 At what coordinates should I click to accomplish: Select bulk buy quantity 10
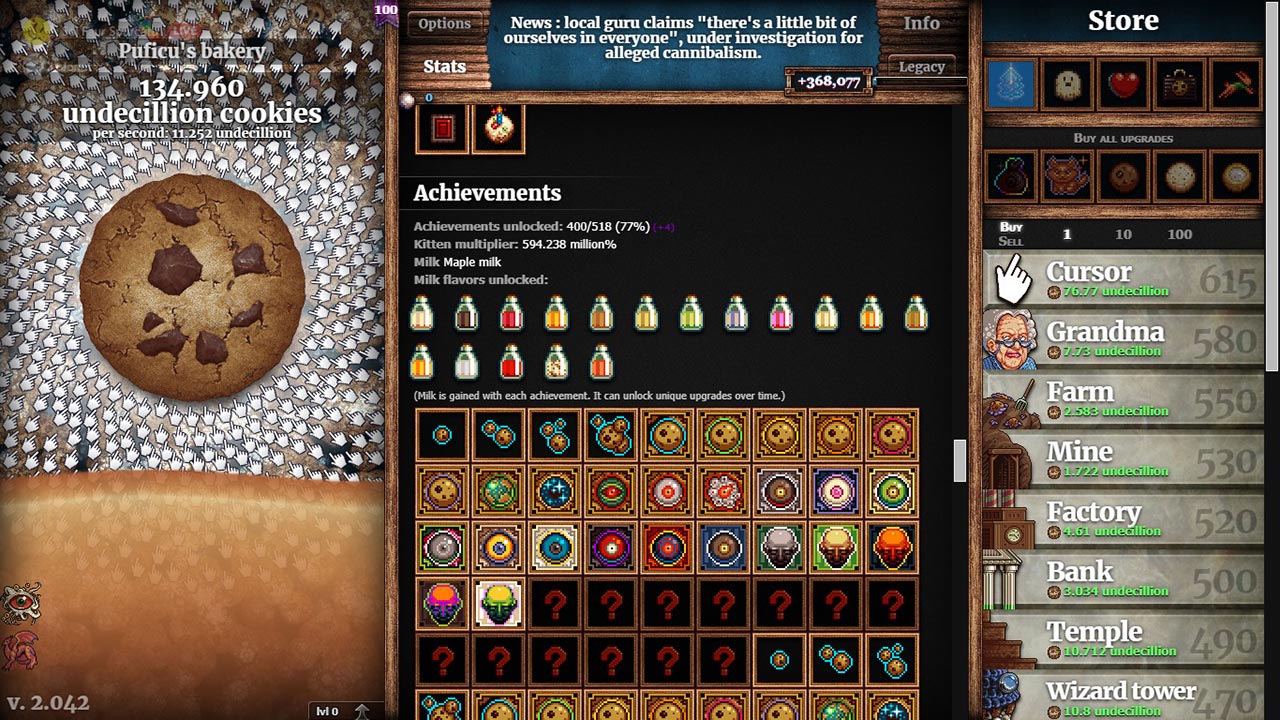click(1123, 234)
